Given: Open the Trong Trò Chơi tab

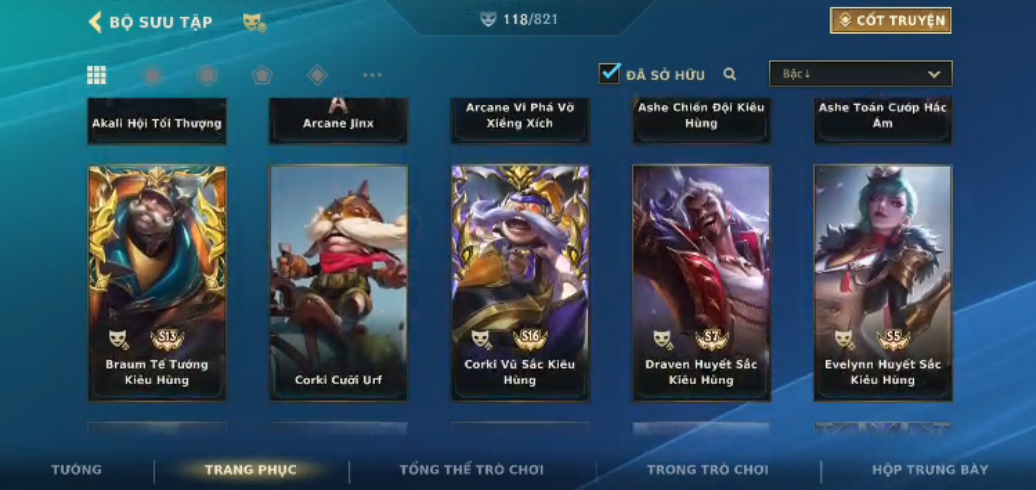Looking at the screenshot, I should (x=707, y=470).
